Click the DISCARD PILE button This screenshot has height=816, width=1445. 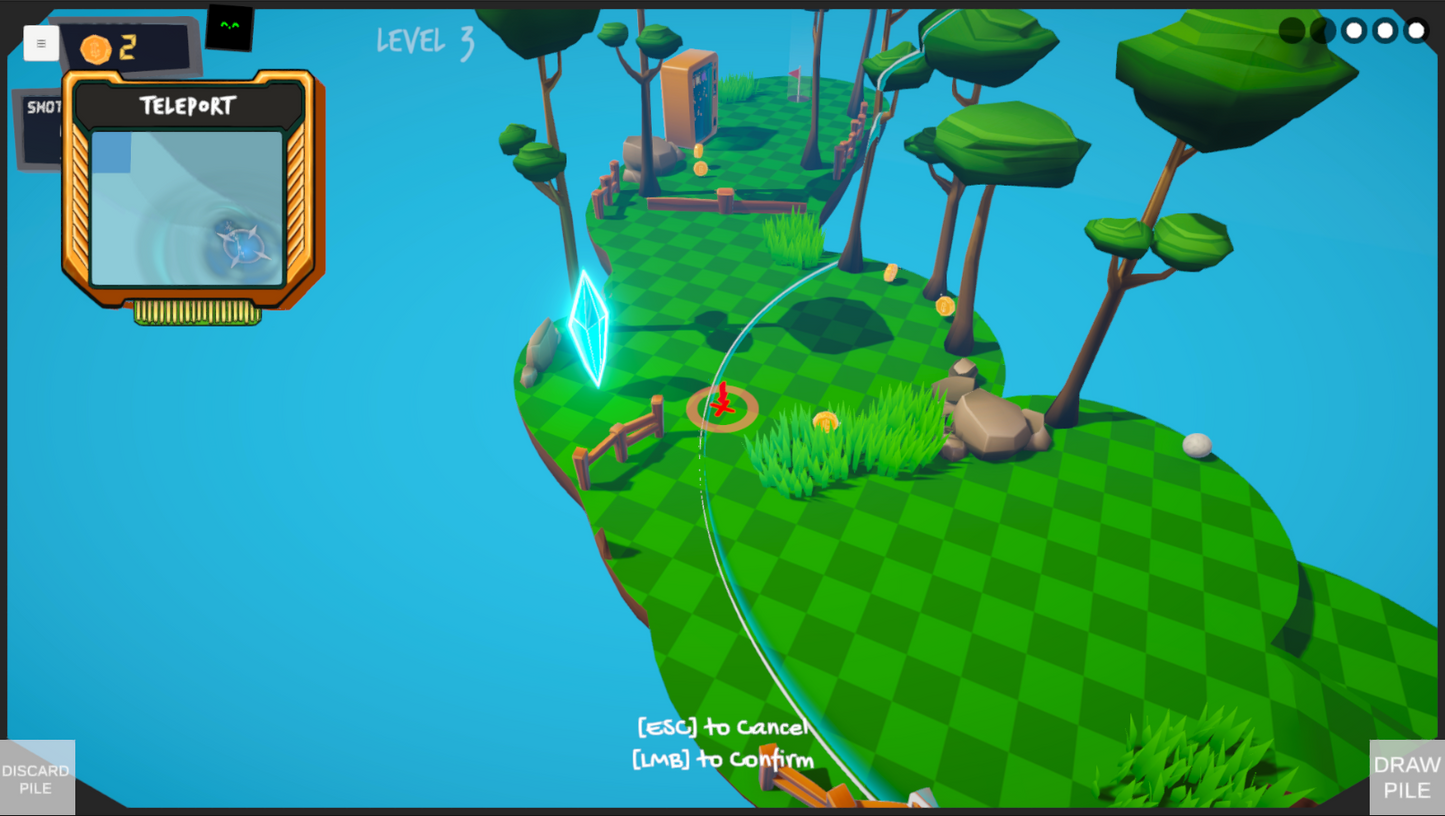coord(36,778)
